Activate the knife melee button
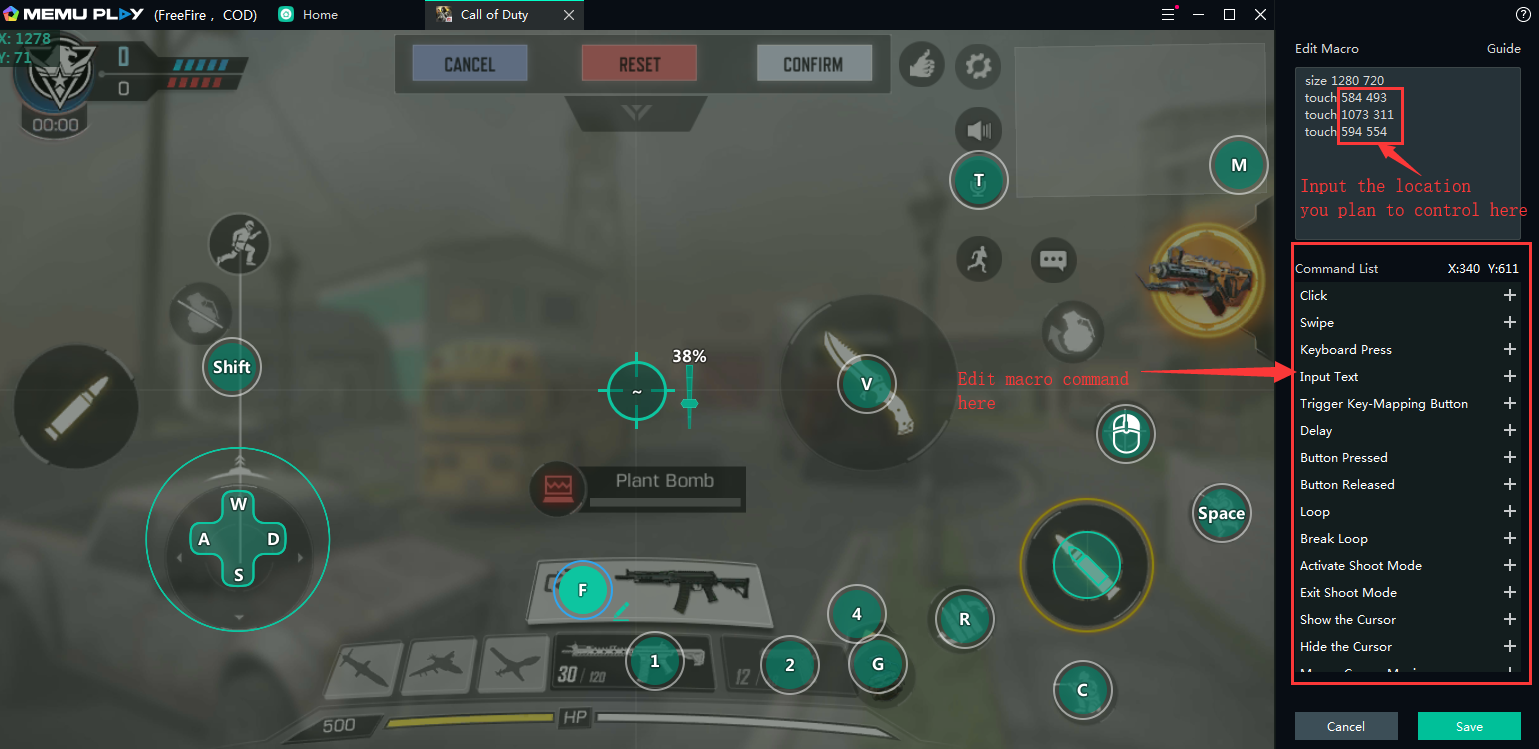Viewport: 1539px width, 749px height. coord(867,384)
